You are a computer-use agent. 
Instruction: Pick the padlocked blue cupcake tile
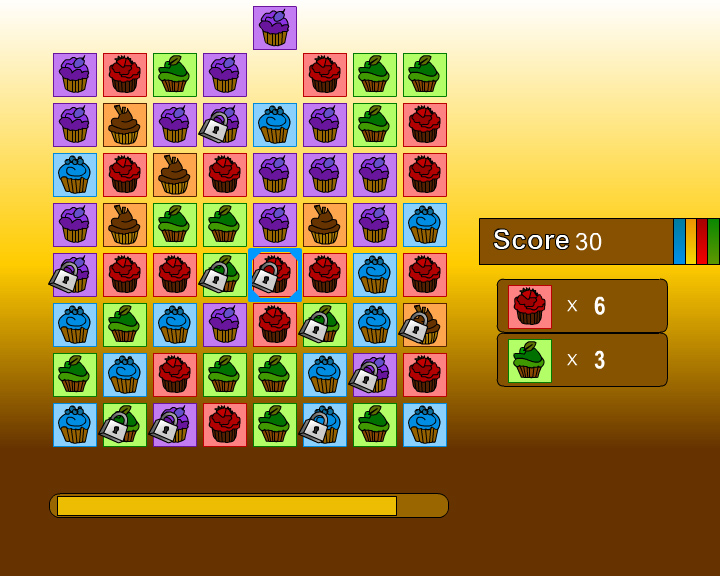(324, 425)
